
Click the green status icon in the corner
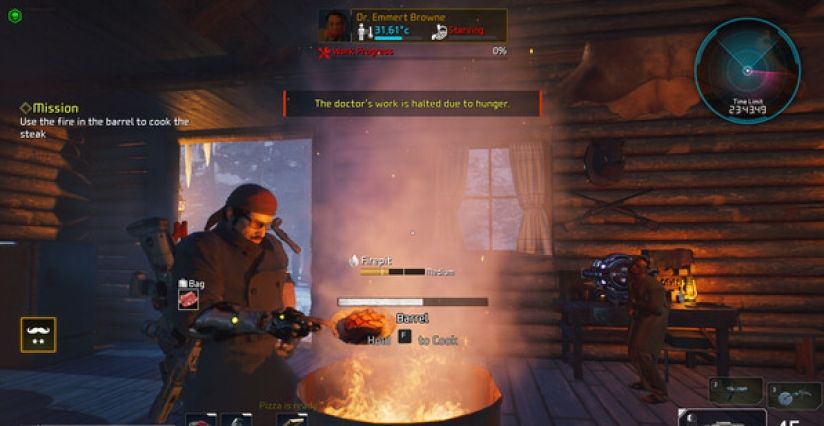coord(14,15)
